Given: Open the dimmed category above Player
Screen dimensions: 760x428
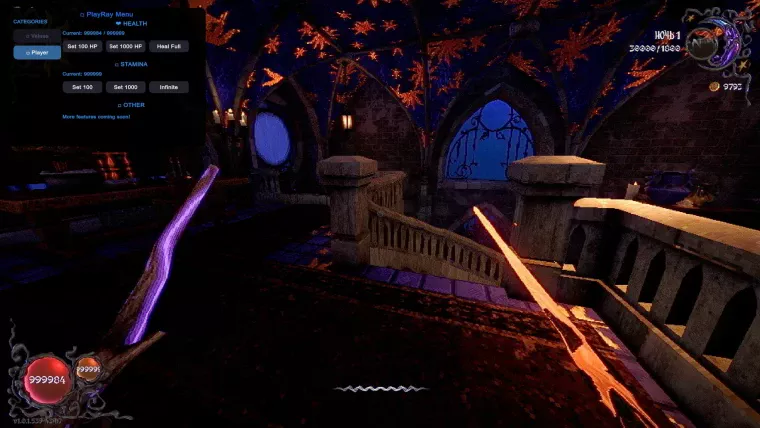Looking at the screenshot, I should pos(37,36).
